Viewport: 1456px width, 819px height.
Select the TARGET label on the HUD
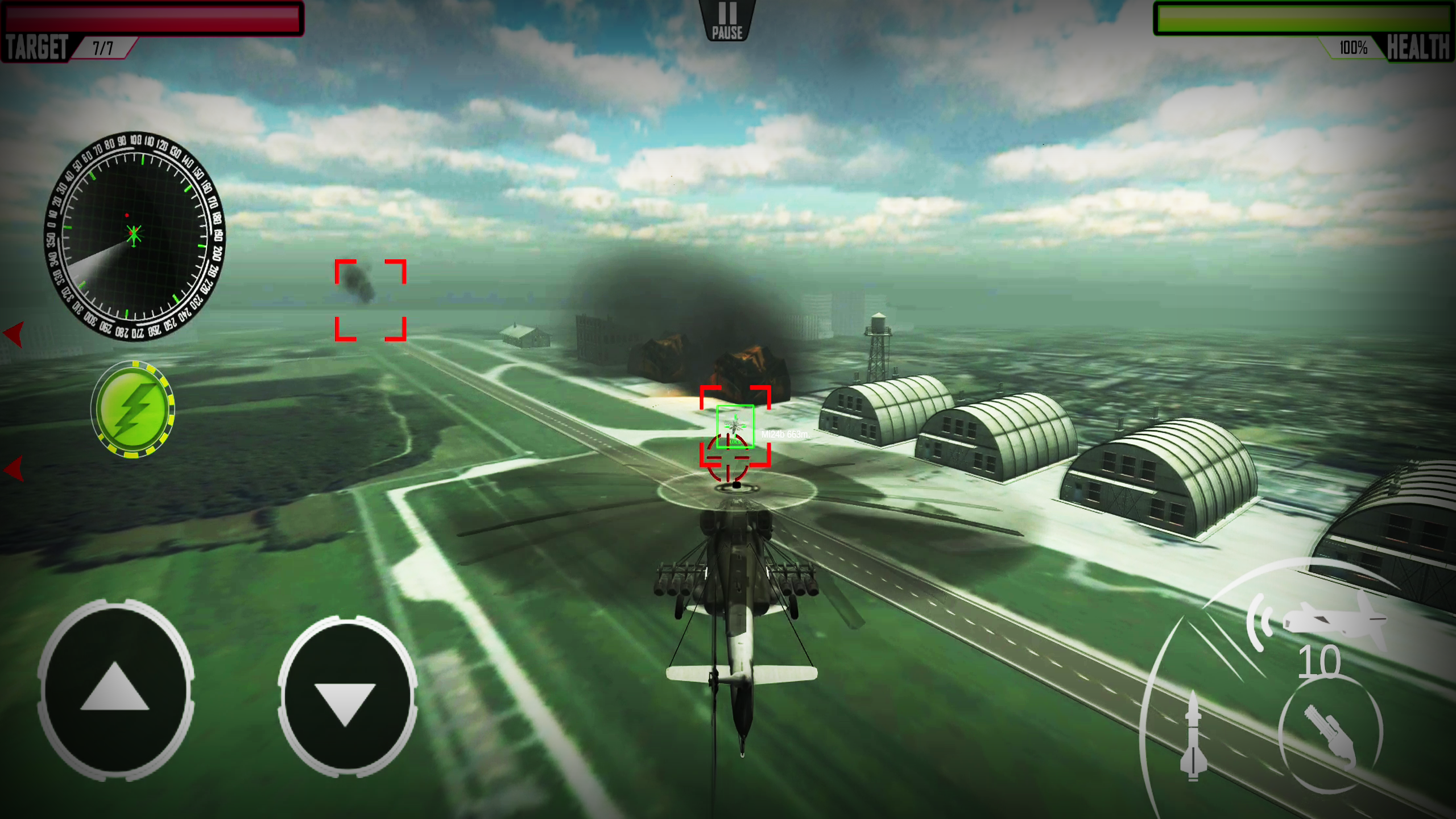click(x=37, y=47)
